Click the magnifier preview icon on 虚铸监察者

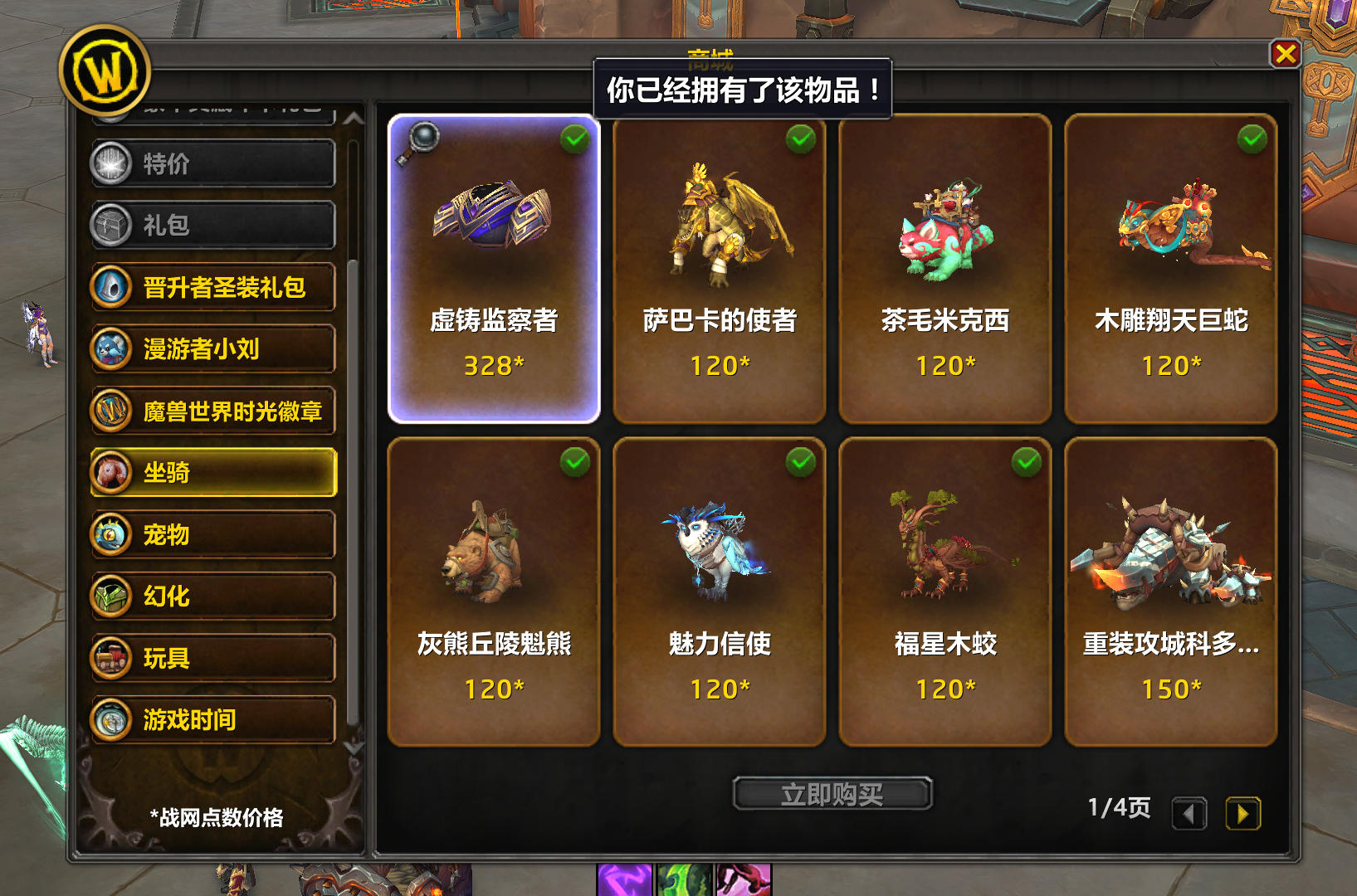pos(422,137)
